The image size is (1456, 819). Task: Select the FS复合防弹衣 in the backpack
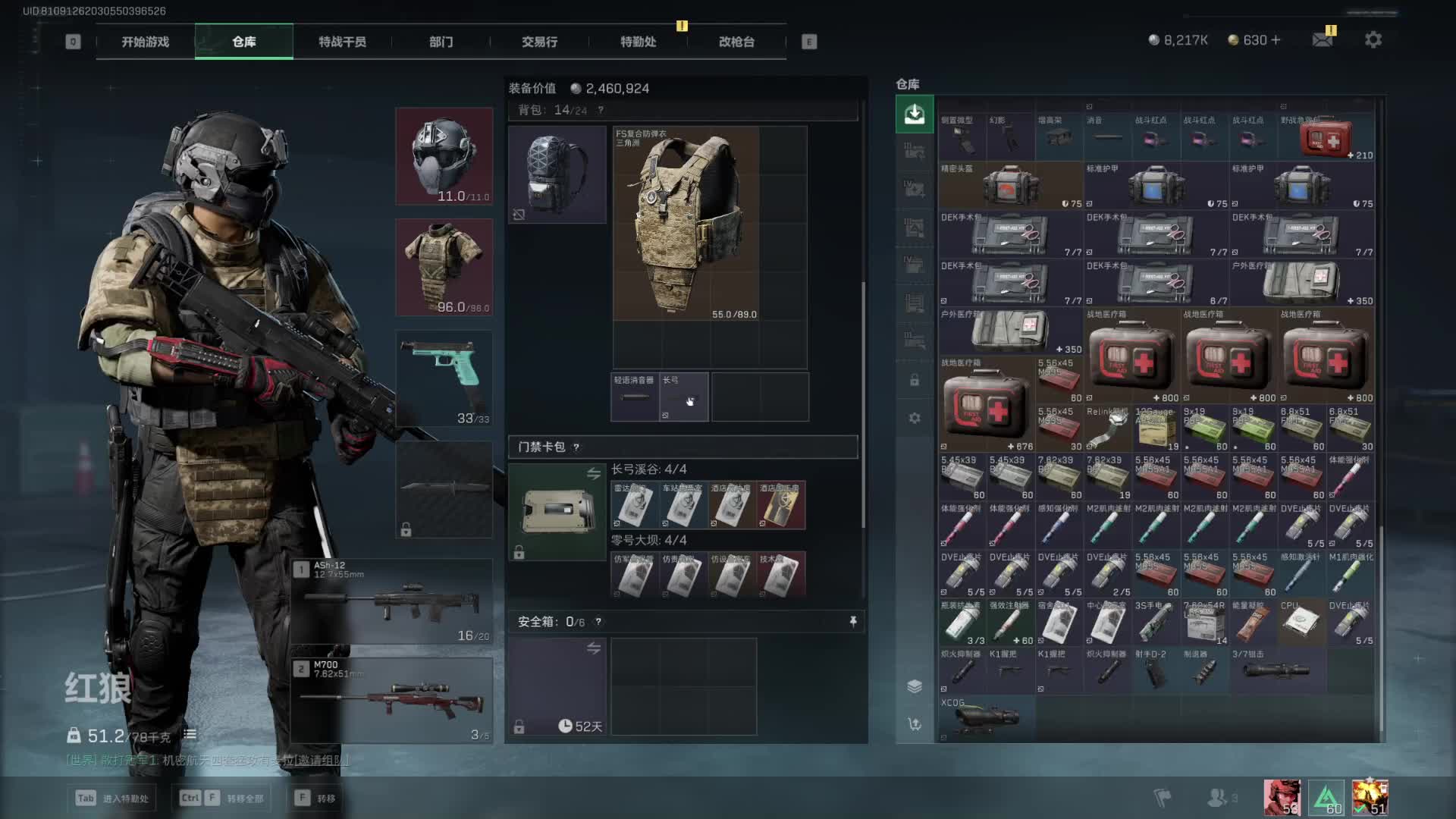tap(686, 224)
